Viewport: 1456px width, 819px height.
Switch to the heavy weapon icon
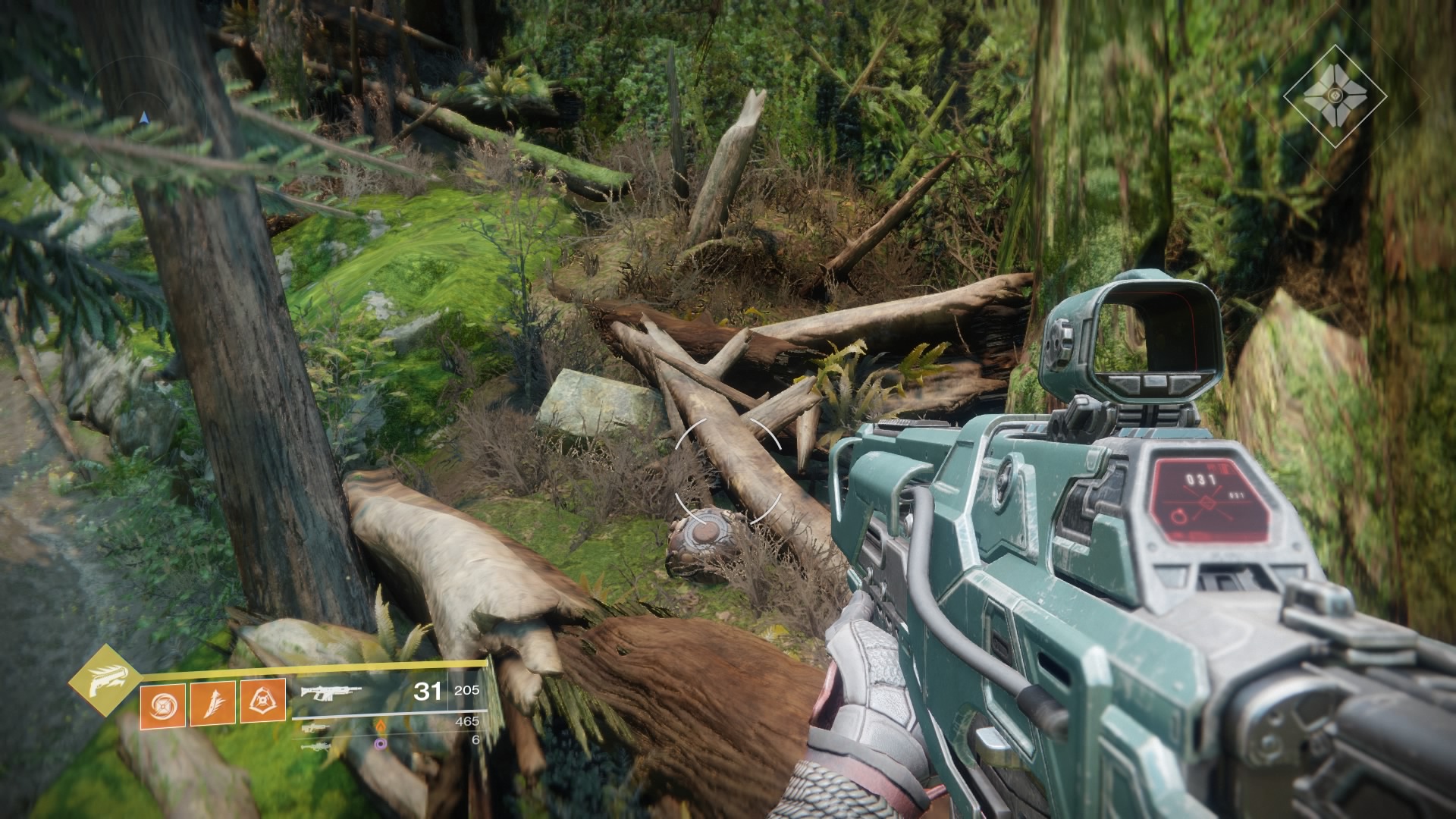tap(315, 747)
